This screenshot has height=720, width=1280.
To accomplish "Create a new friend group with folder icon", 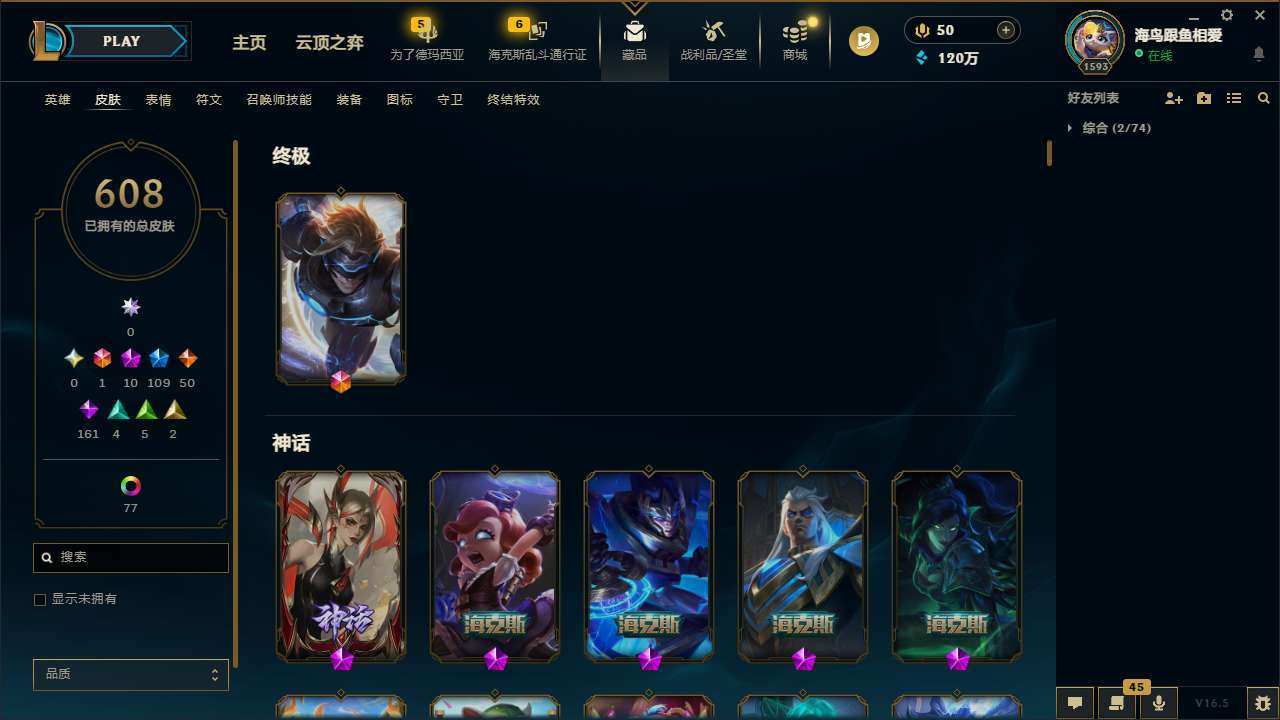I will (x=1205, y=98).
